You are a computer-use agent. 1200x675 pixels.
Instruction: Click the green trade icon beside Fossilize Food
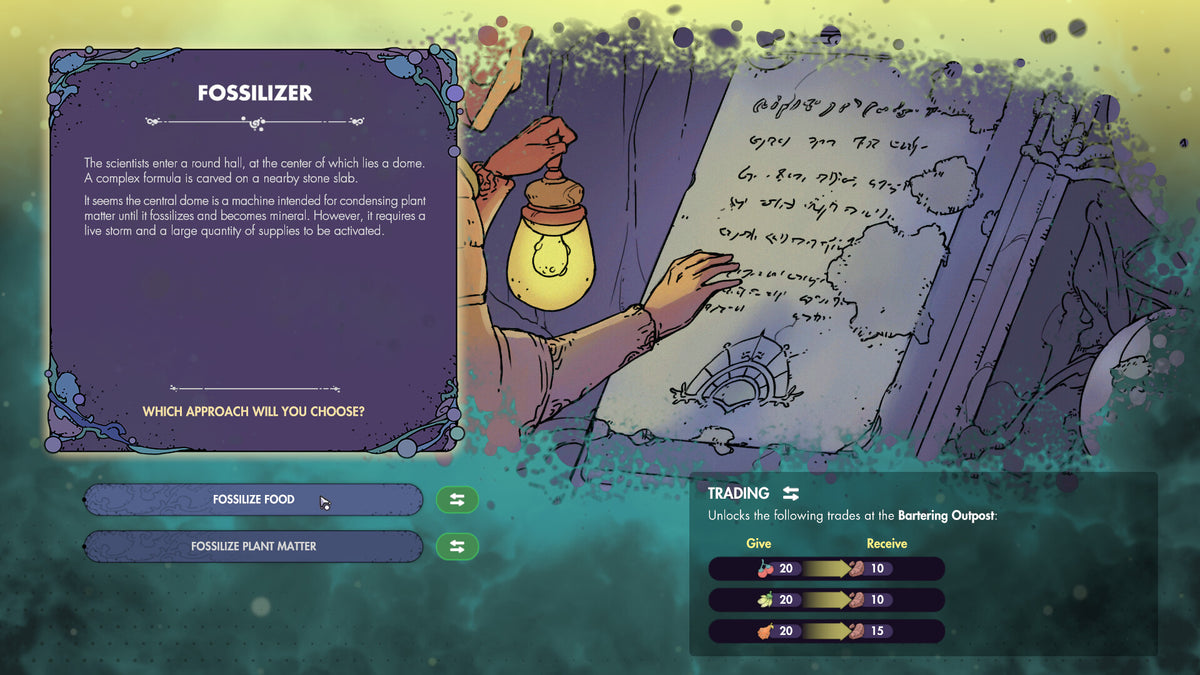(x=457, y=500)
